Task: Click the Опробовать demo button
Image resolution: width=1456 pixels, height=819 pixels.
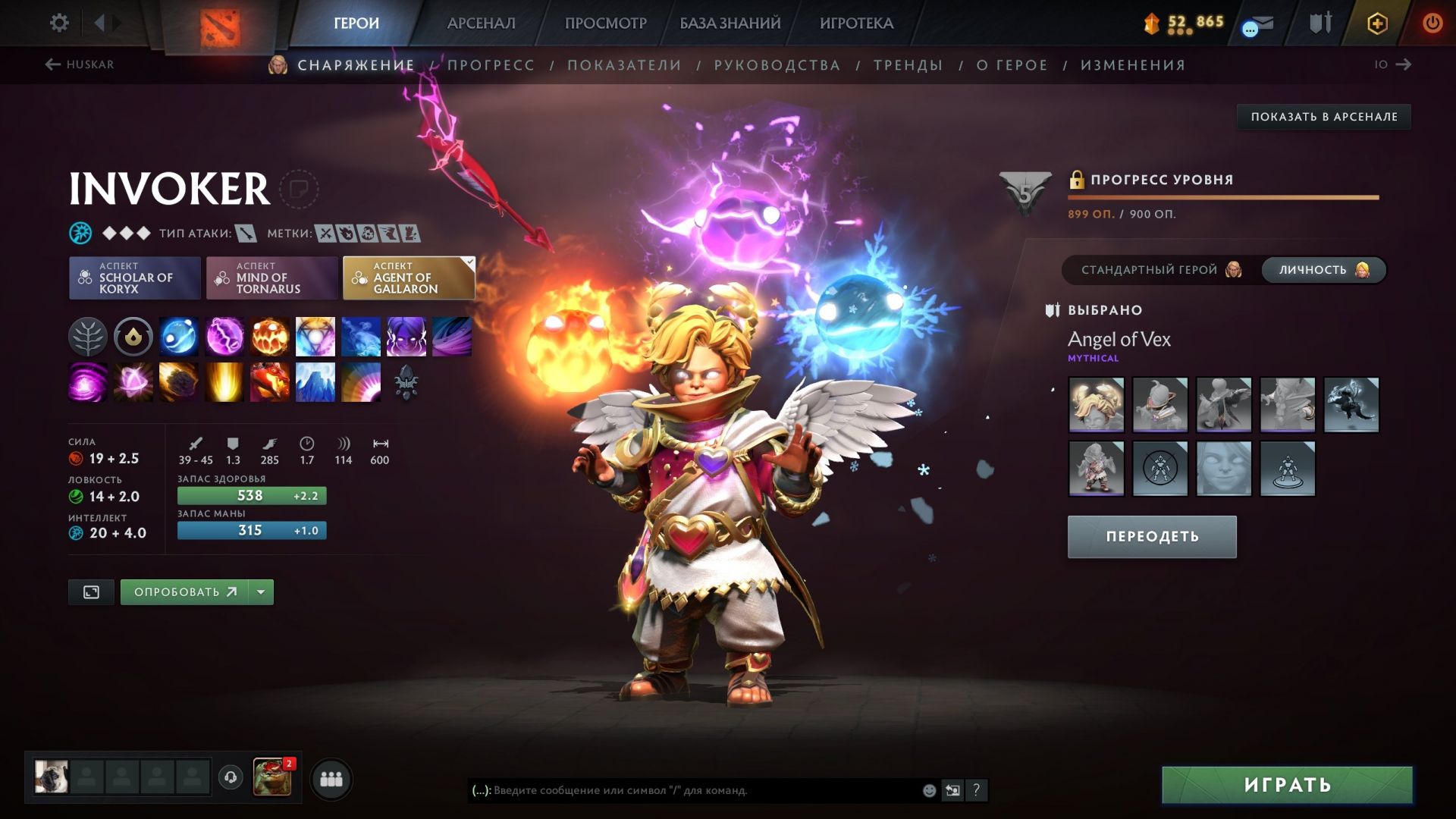Action: (x=184, y=592)
